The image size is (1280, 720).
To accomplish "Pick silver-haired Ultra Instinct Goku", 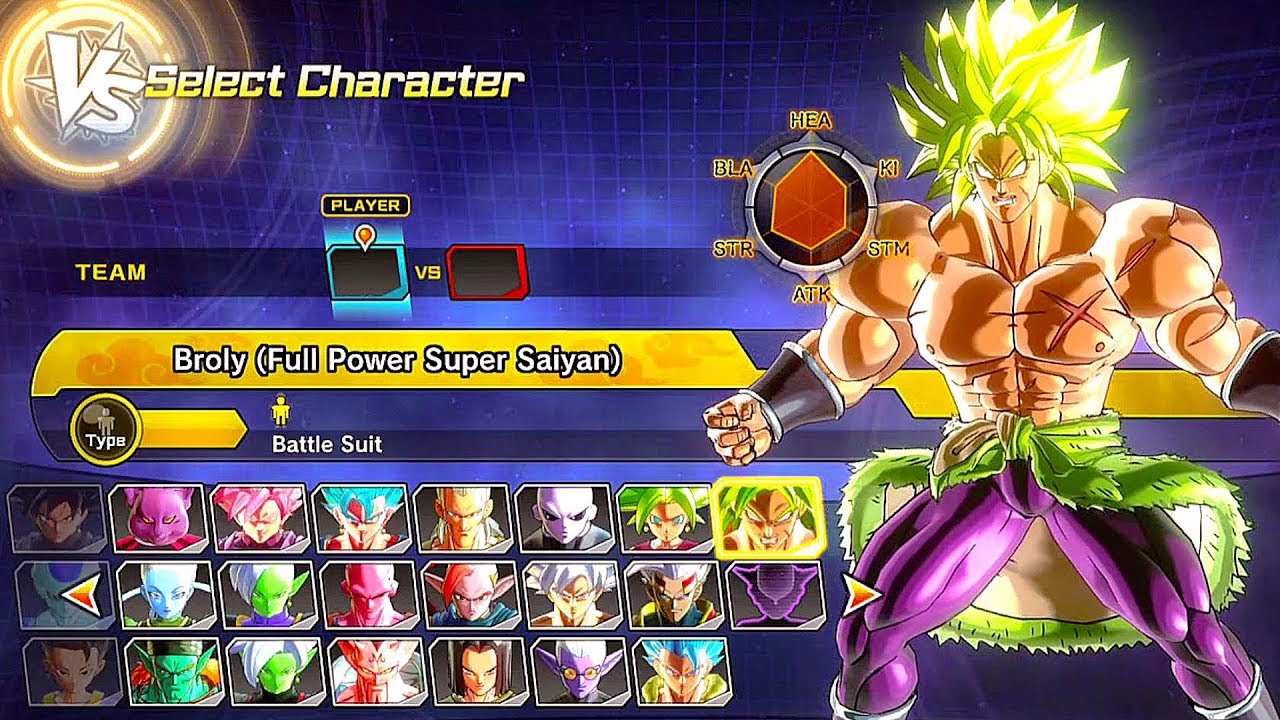I will tap(572, 594).
